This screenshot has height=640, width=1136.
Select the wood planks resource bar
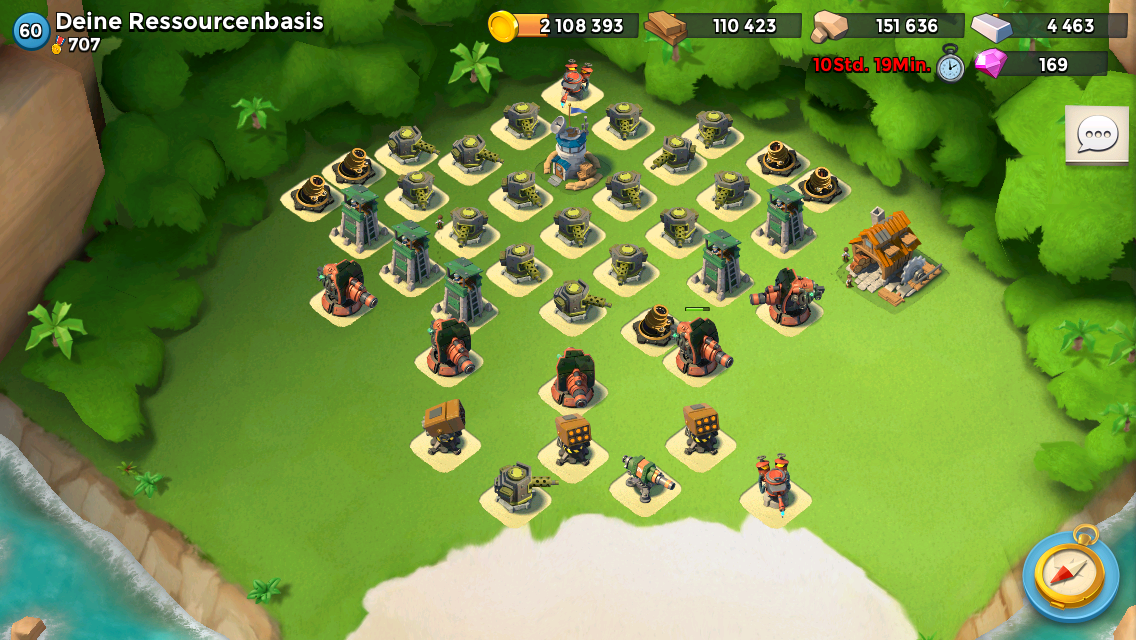click(724, 26)
